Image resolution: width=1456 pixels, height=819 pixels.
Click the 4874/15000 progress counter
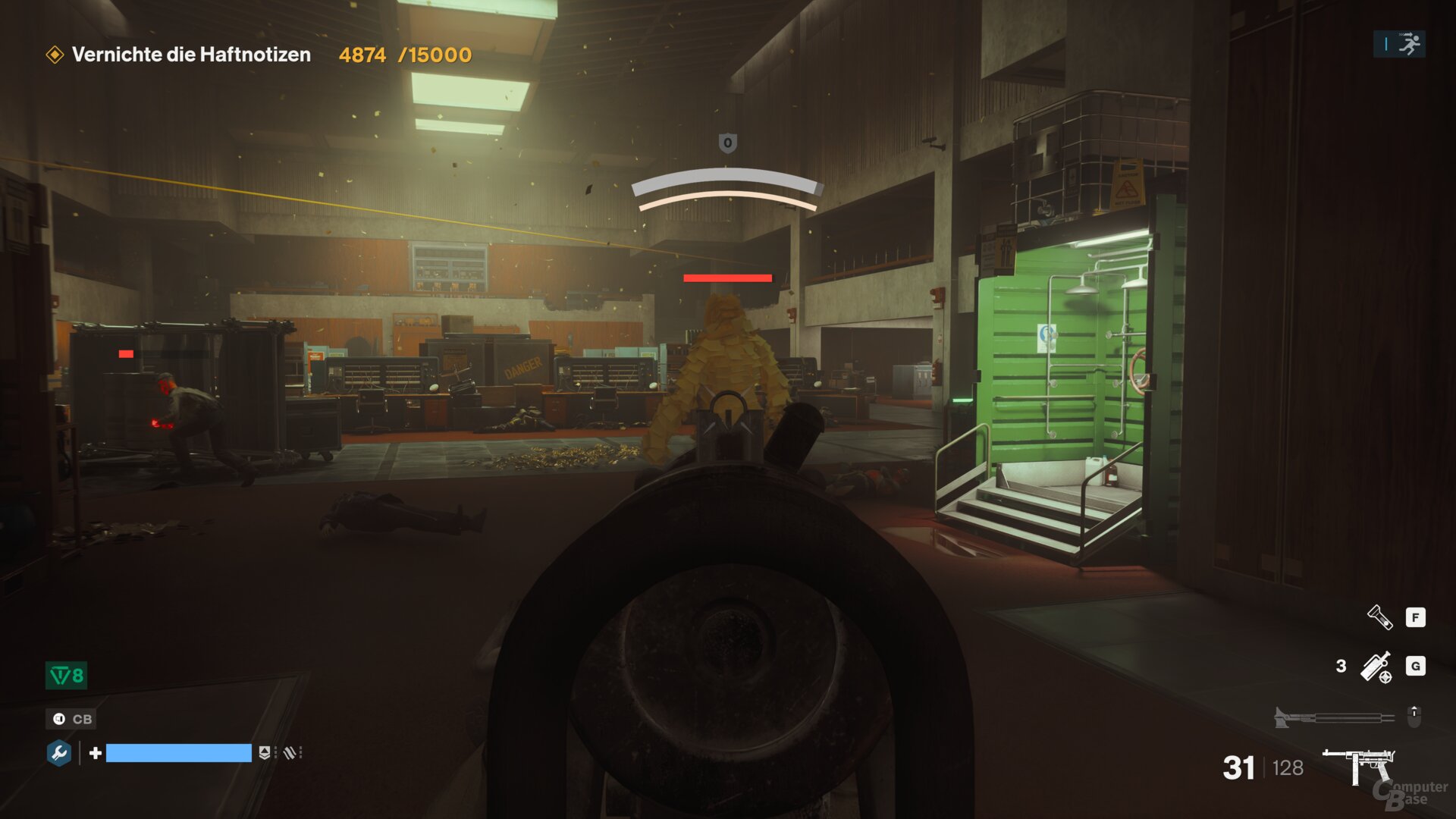click(x=404, y=55)
